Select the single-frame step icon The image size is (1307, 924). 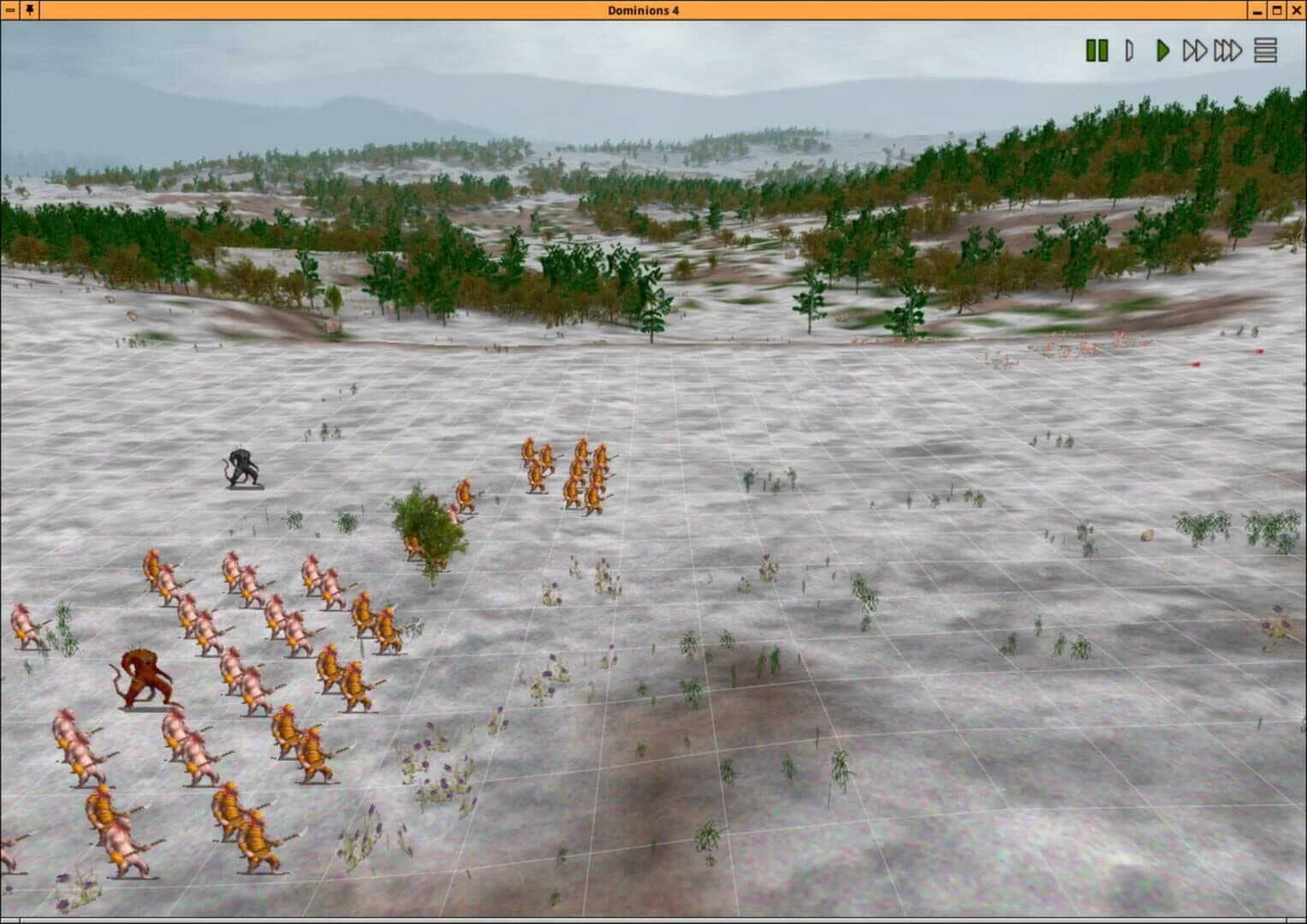pyautogui.click(x=1131, y=50)
